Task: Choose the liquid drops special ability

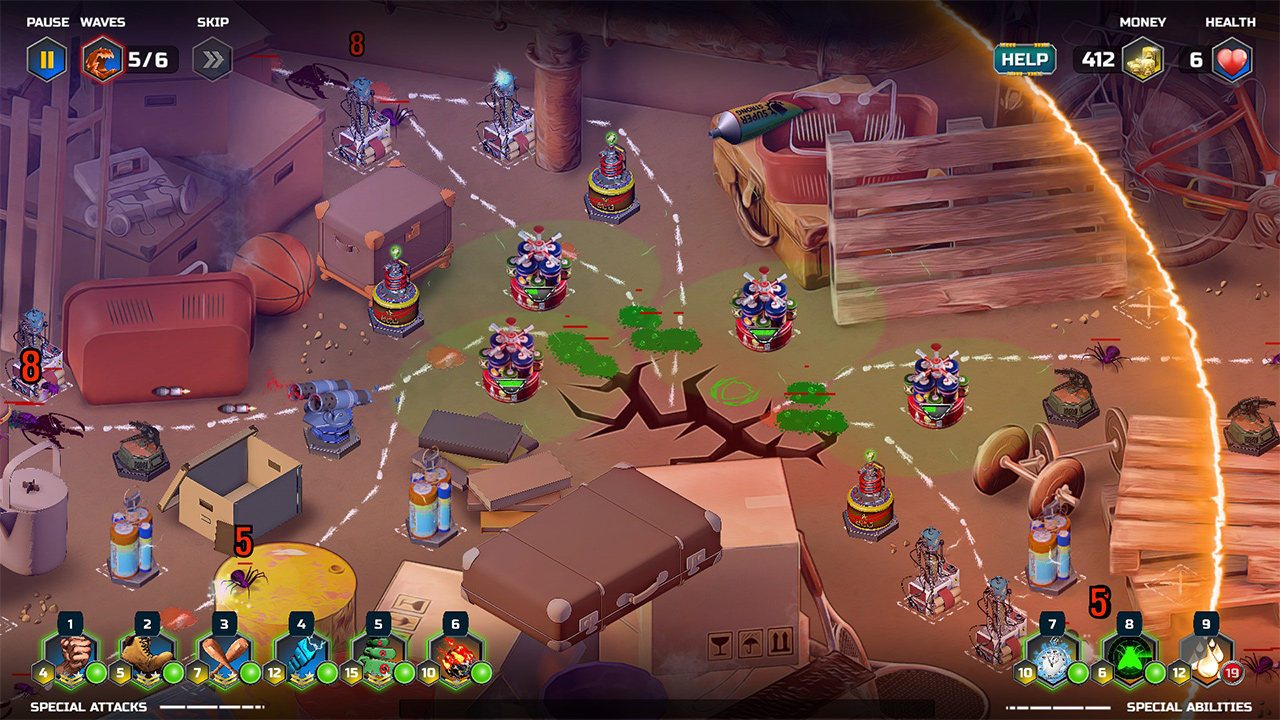Action: click(1206, 658)
